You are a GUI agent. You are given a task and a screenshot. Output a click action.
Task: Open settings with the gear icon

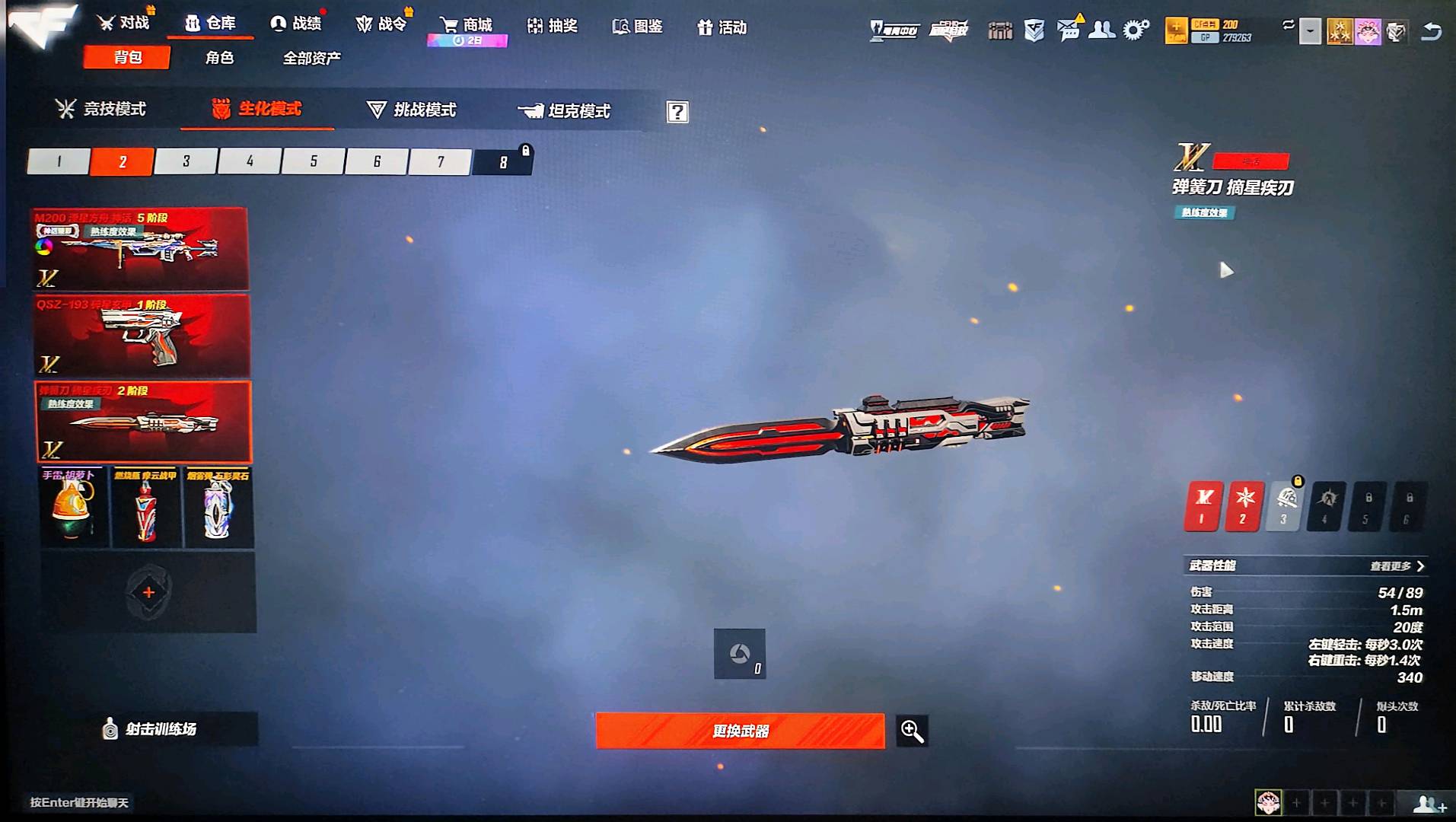[x=1136, y=30]
